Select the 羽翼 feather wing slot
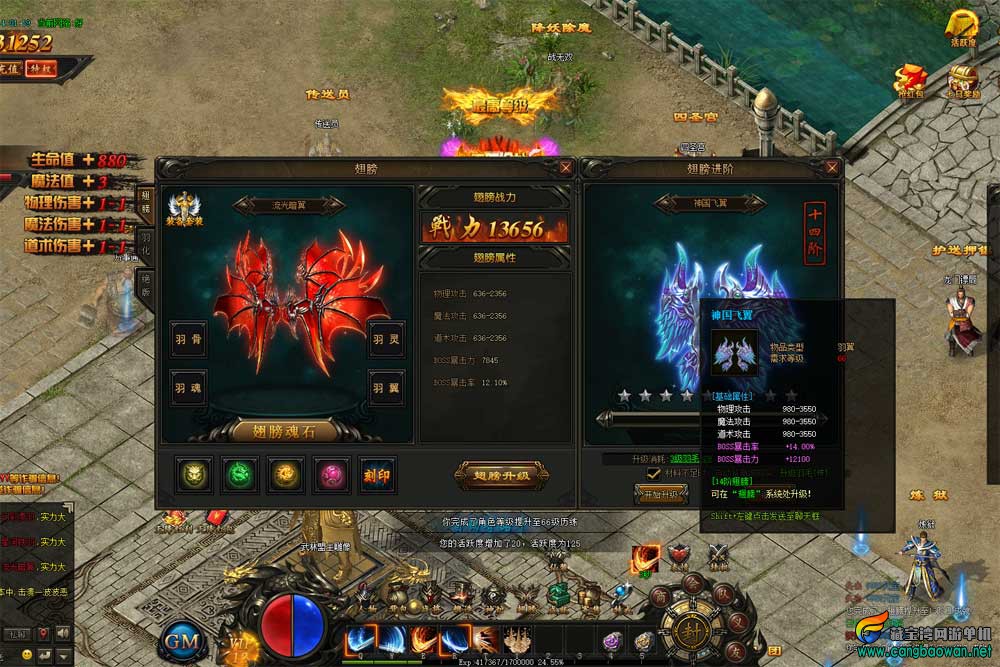The height and width of the screenshot is (667, 1000). (386, 387)
